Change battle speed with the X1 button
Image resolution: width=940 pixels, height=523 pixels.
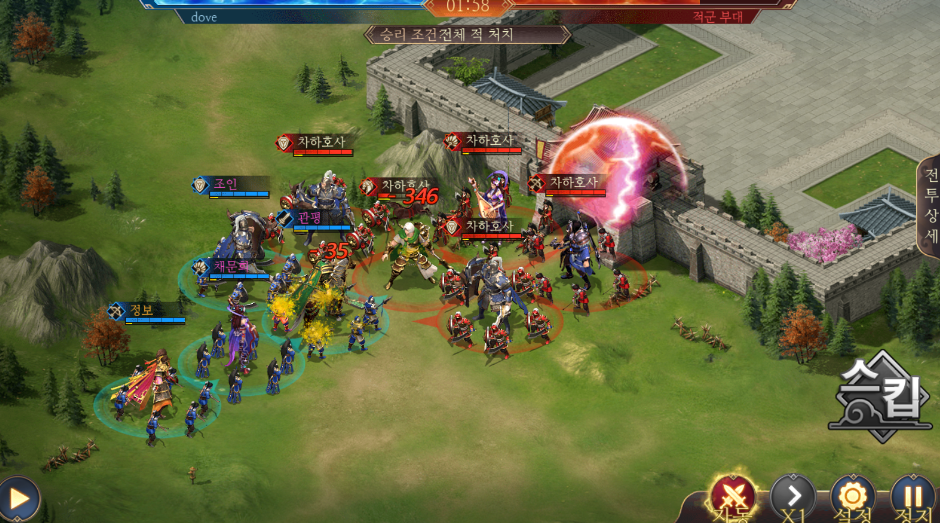[793, 496]
